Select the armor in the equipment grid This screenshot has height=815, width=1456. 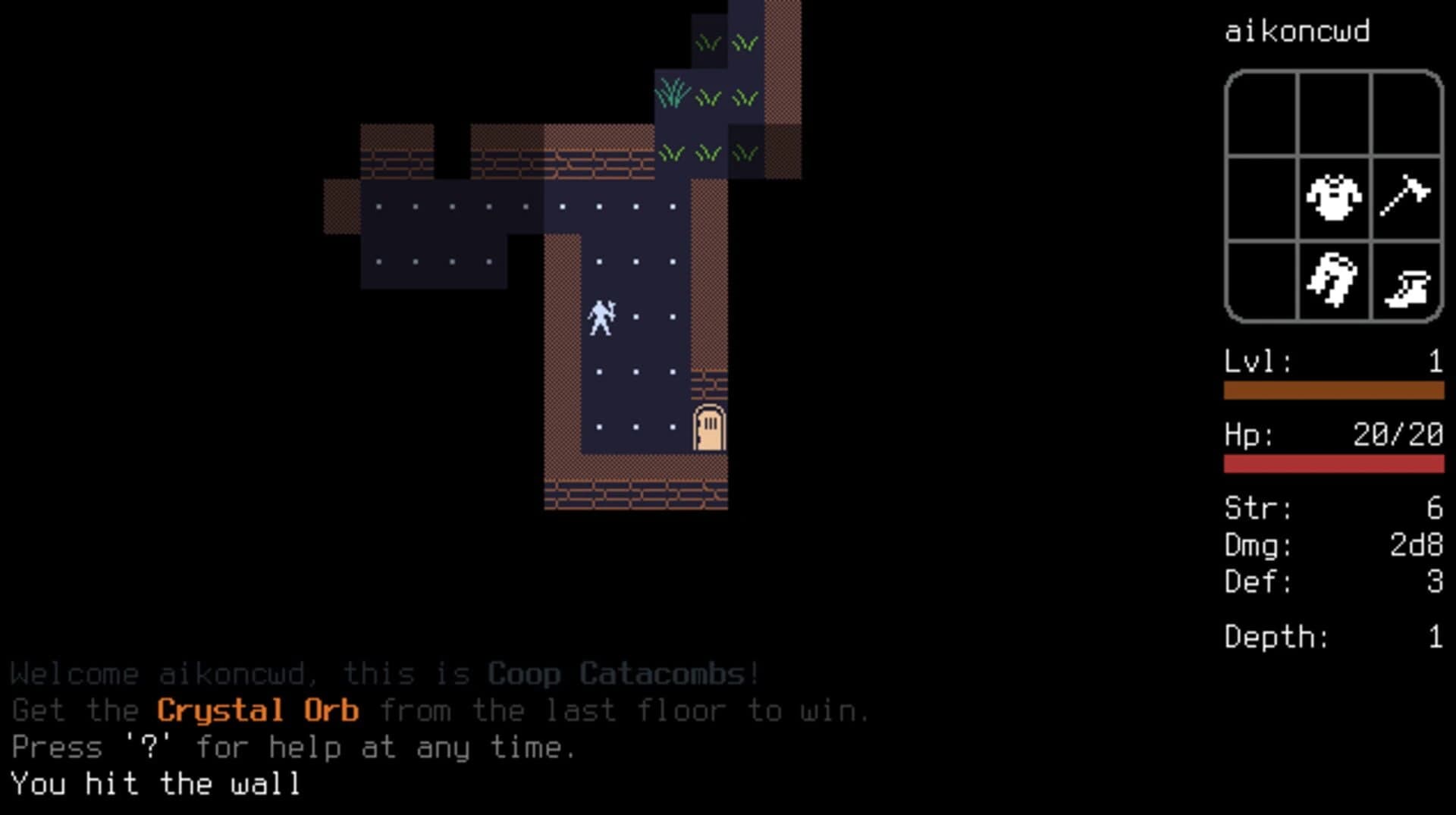tap(1335, 199)
